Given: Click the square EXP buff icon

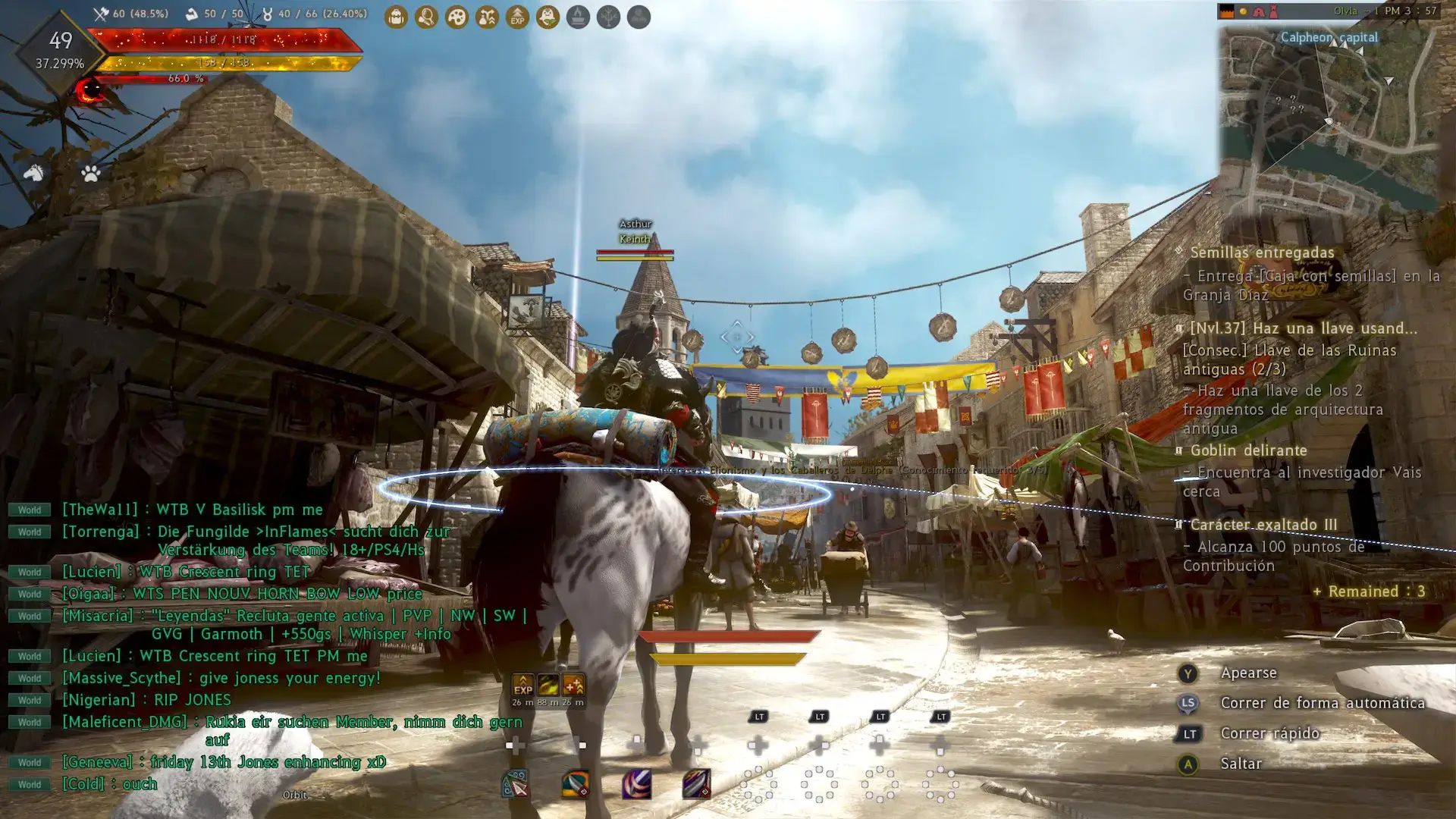Looking at the screenshot, I should 523,685.
